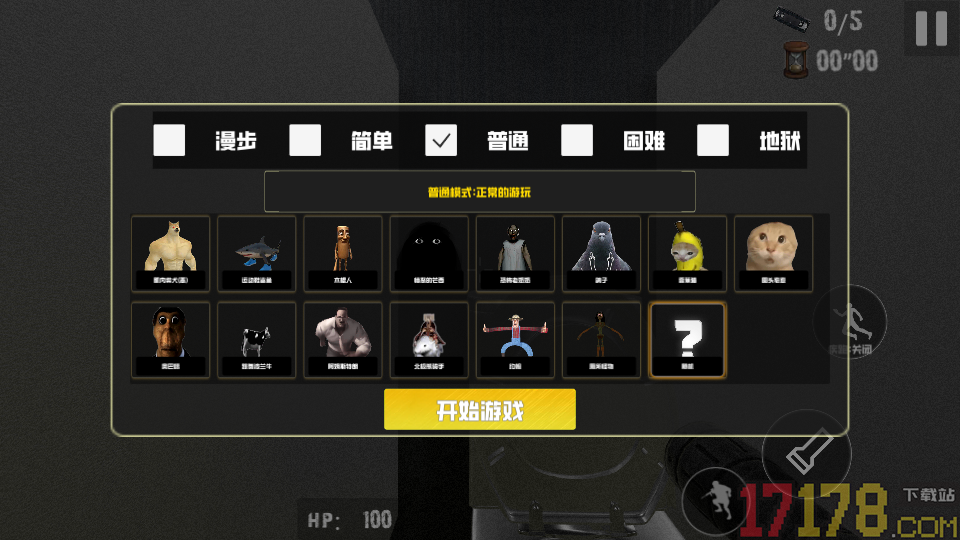Enable the 简单 difficulty checkbox

click(305, 141)
